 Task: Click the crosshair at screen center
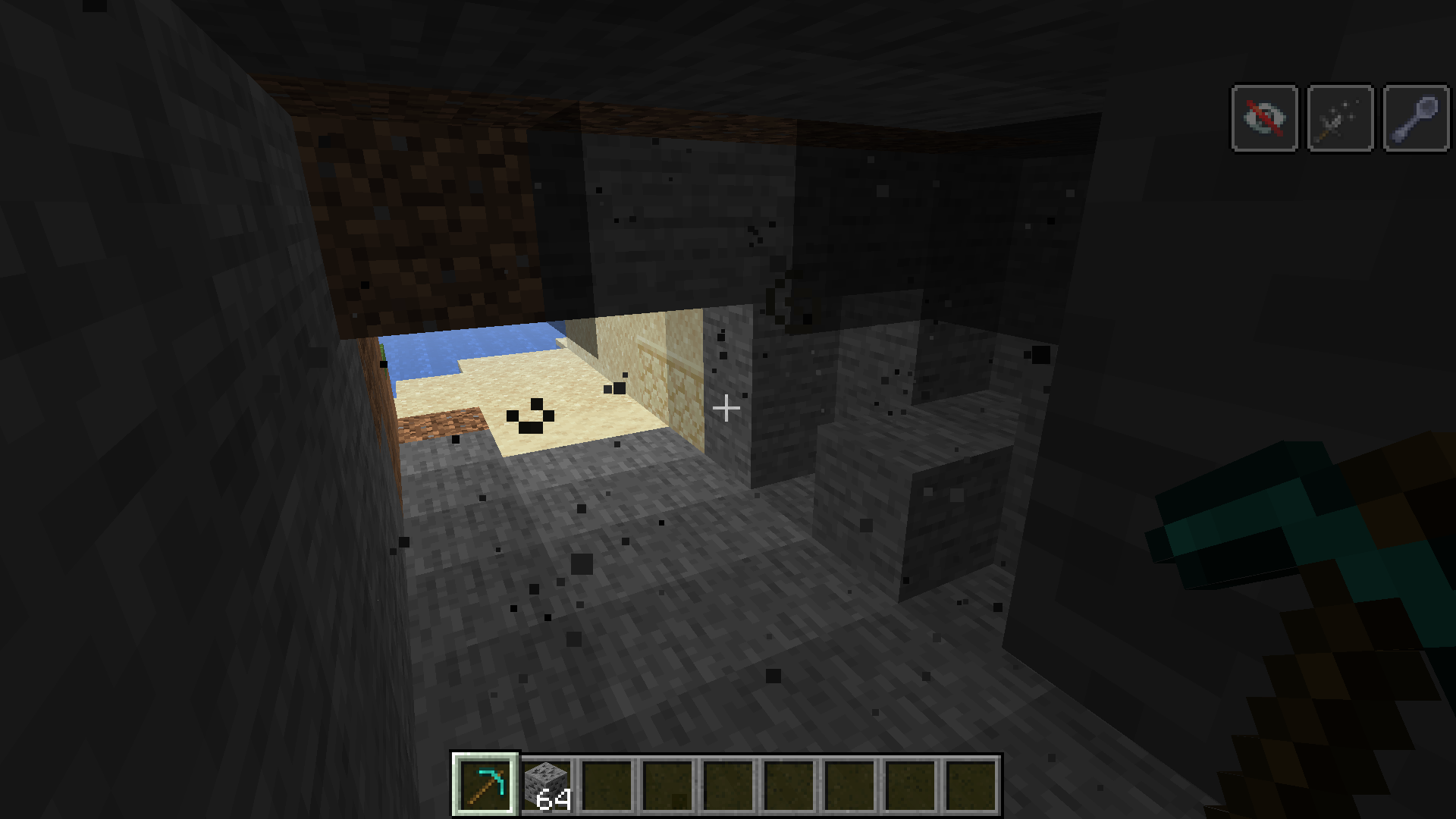(x=728, y=409)
